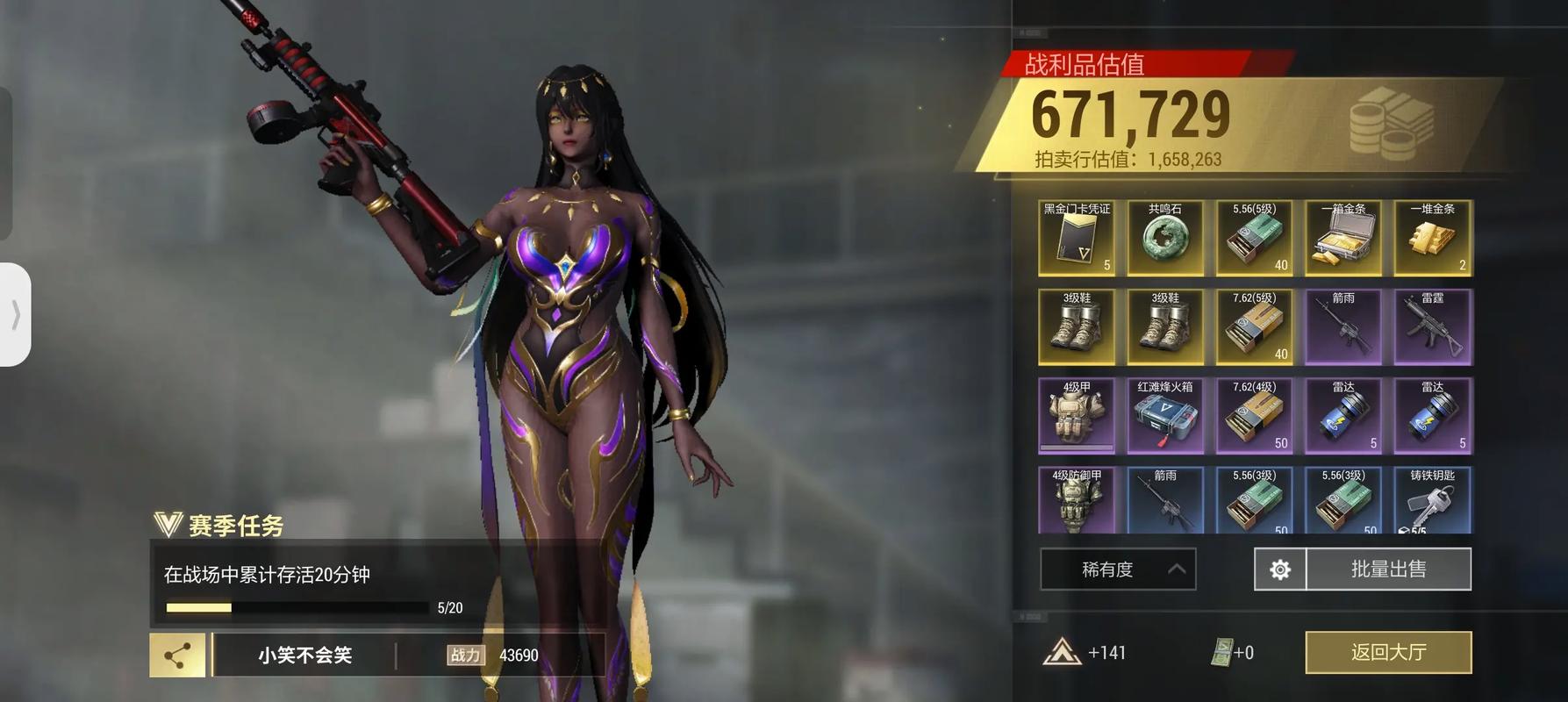Select the 一箱金条 gold case item

[1343, 239]
